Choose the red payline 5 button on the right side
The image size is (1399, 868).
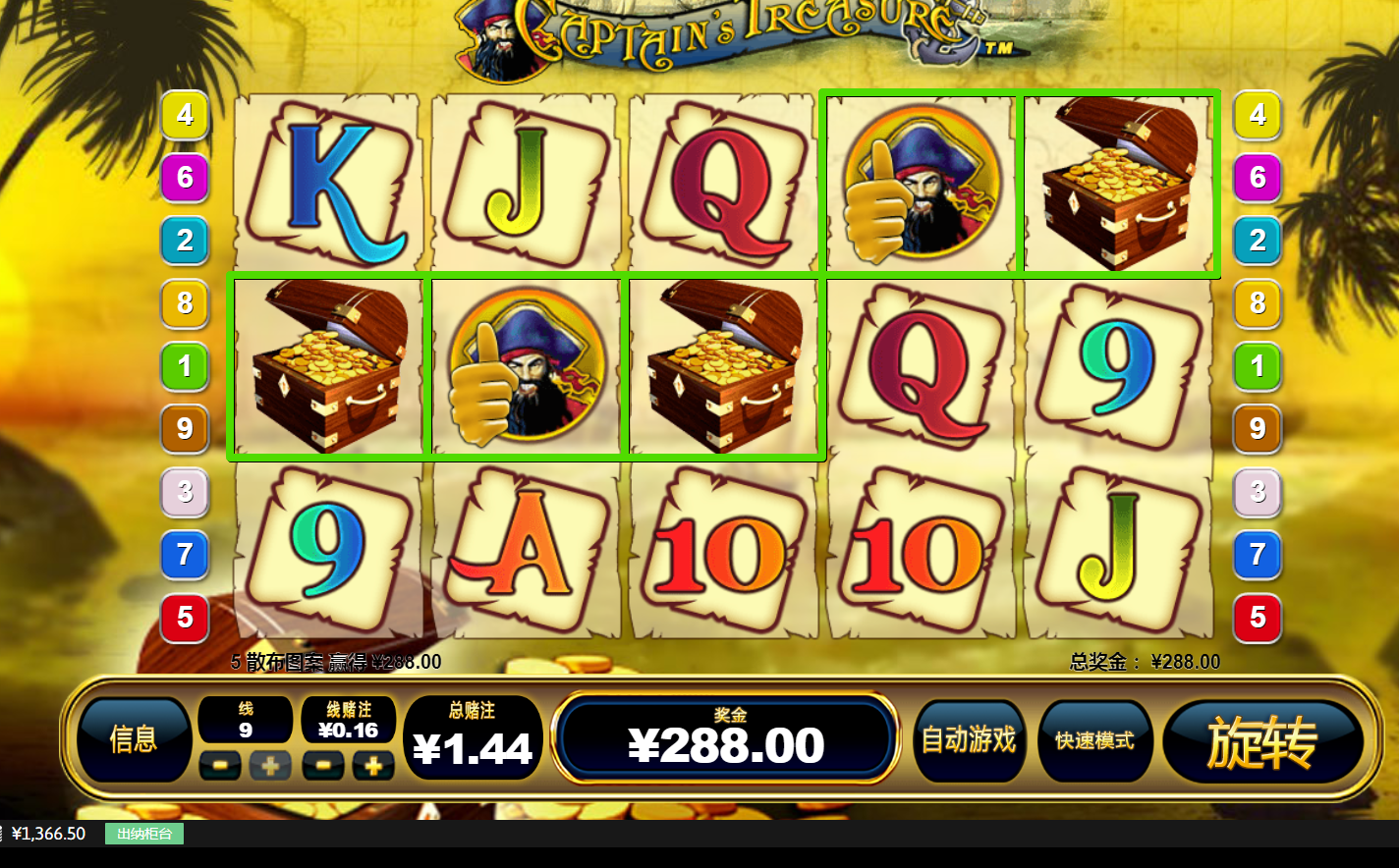click(1258, 618)
